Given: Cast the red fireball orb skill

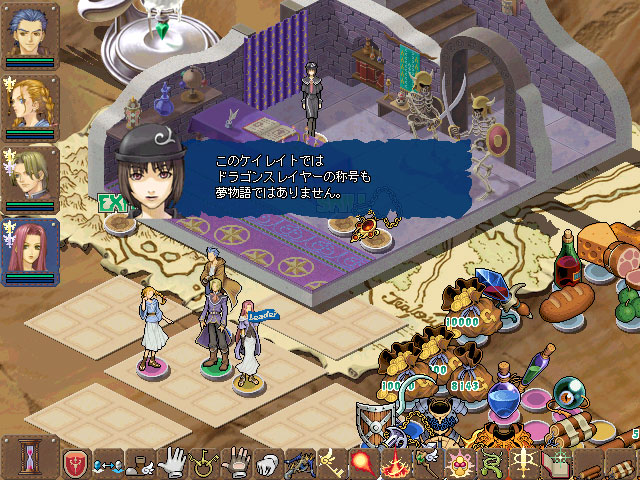Looking at the screenshot, I should [364, 464].
